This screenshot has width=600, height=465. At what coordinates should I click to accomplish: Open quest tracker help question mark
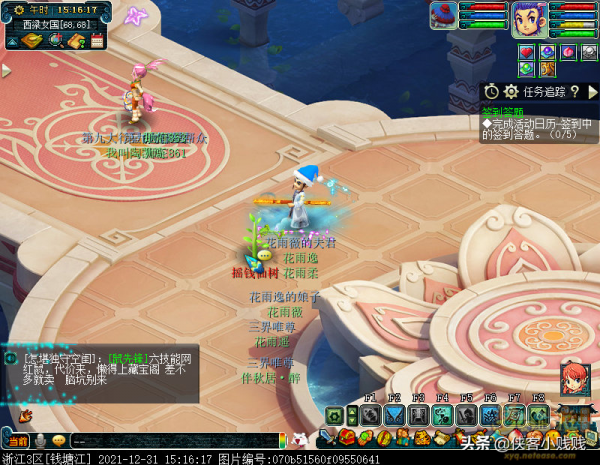click(x=575, y=92)
